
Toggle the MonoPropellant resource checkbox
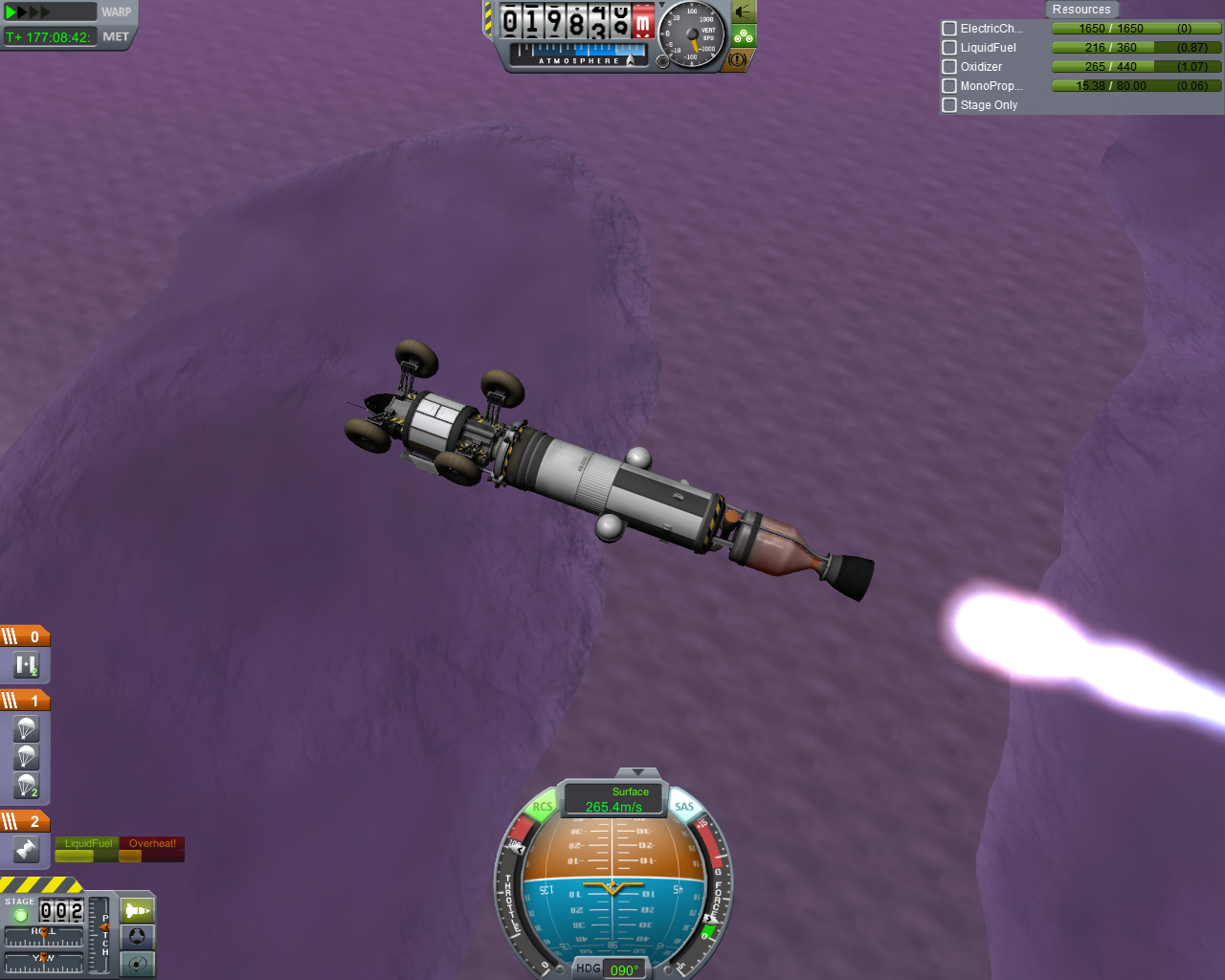click(x=949, y=86)
